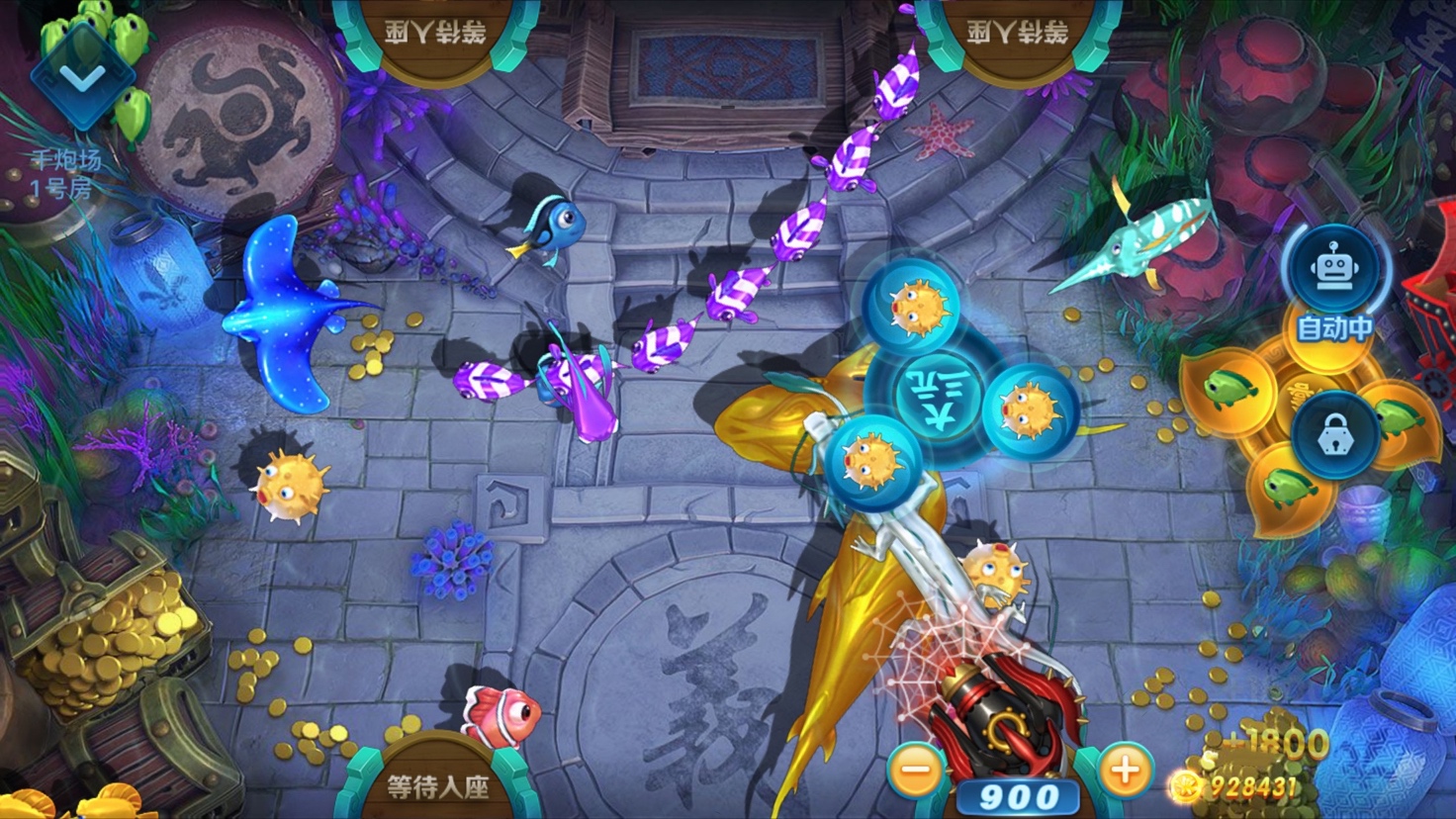Increase cannon bet with the plus button
Image resolution: width=1456 pixels, height=819 pixels.
pyautogui.click(x=1124, y=770)
